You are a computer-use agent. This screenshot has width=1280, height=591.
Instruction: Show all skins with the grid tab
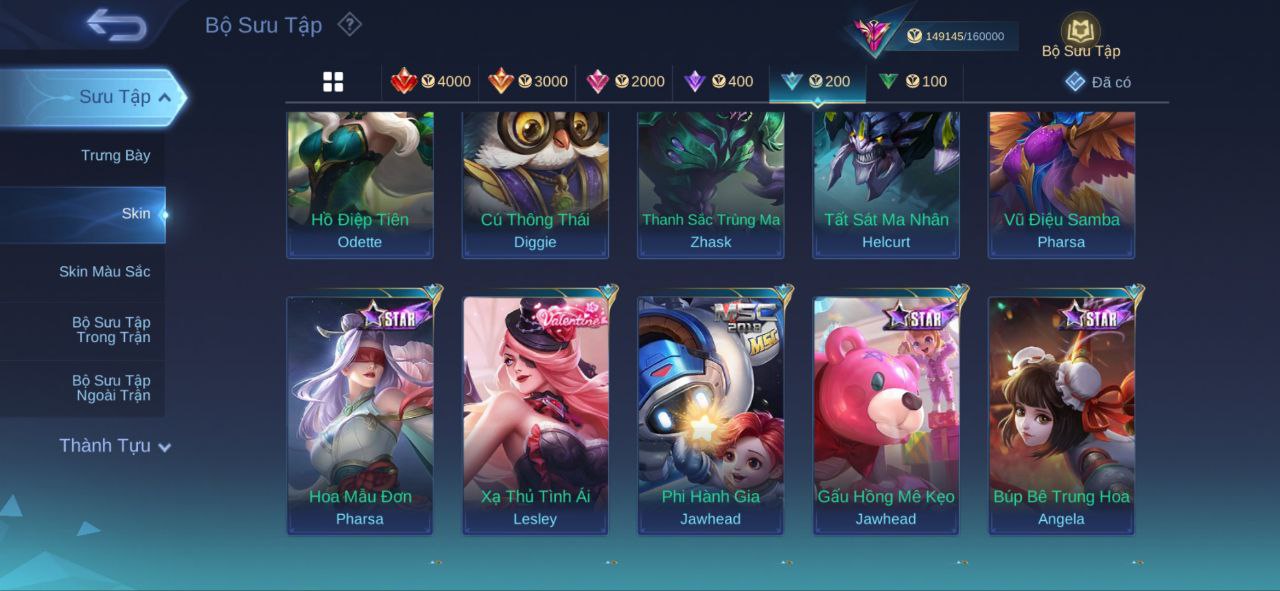click(x=333, y=82)
